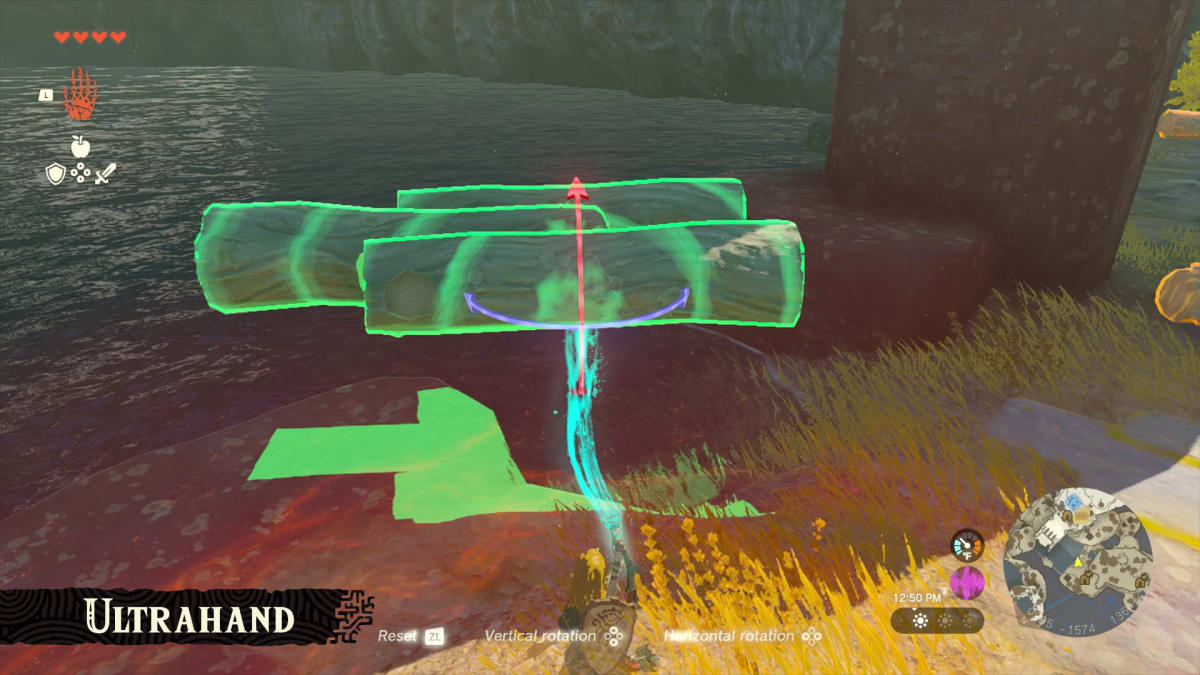Screen dimensions: 1200x675
Task: Select the sword weapon icon
Action: 105,173
